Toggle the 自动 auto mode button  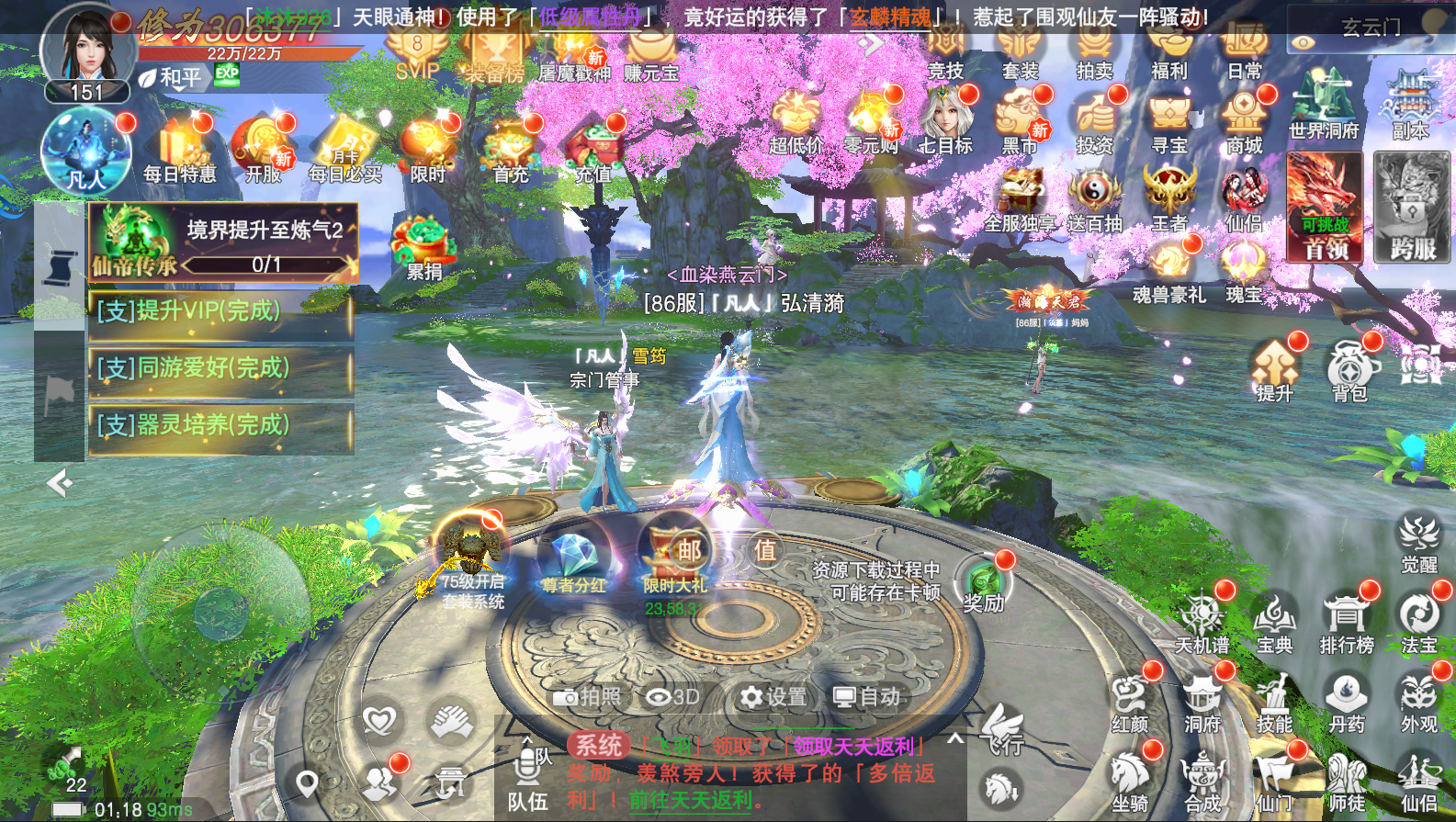(866, 697)
